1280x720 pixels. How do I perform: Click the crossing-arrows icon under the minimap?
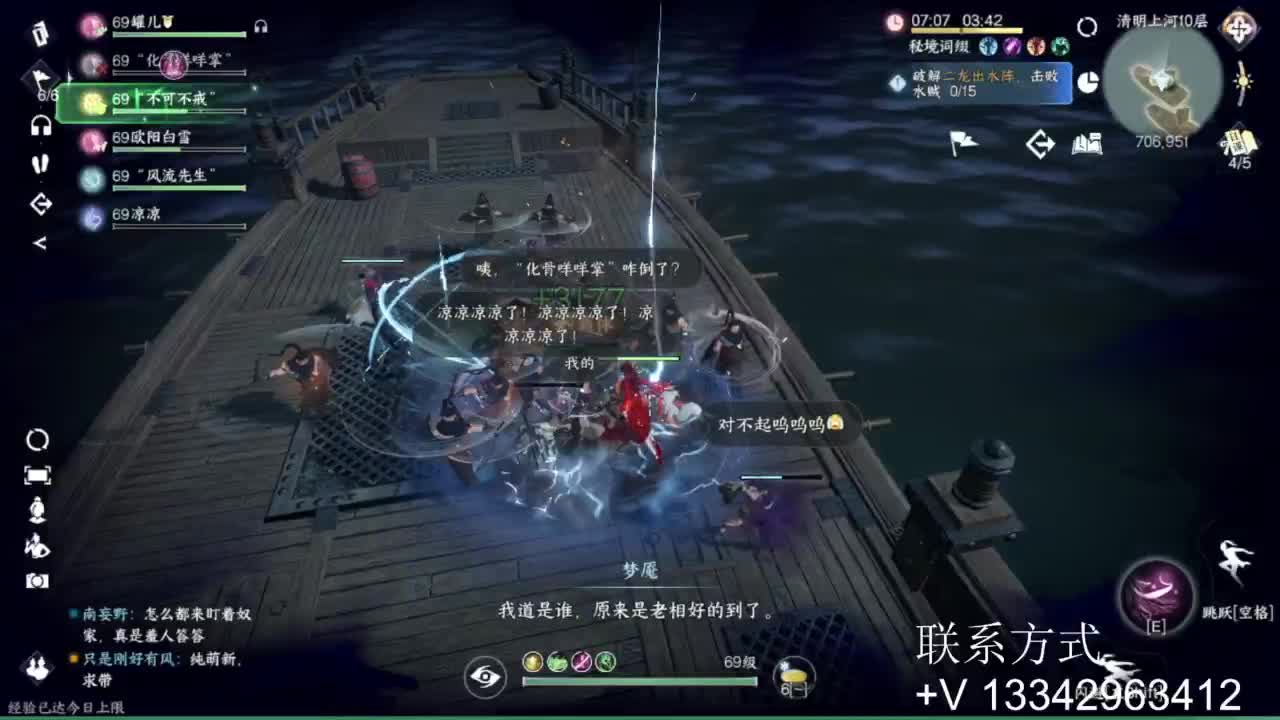(x=1040, y=144)
